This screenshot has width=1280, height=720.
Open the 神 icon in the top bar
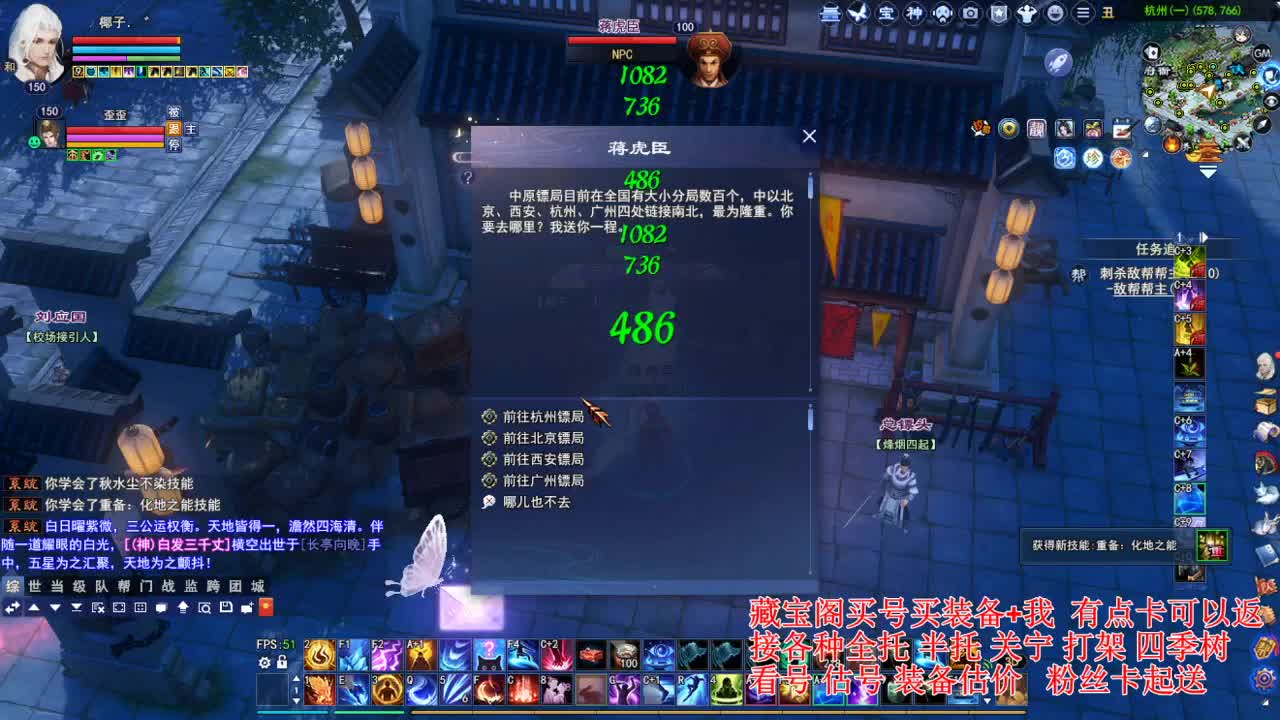[915, 14]
